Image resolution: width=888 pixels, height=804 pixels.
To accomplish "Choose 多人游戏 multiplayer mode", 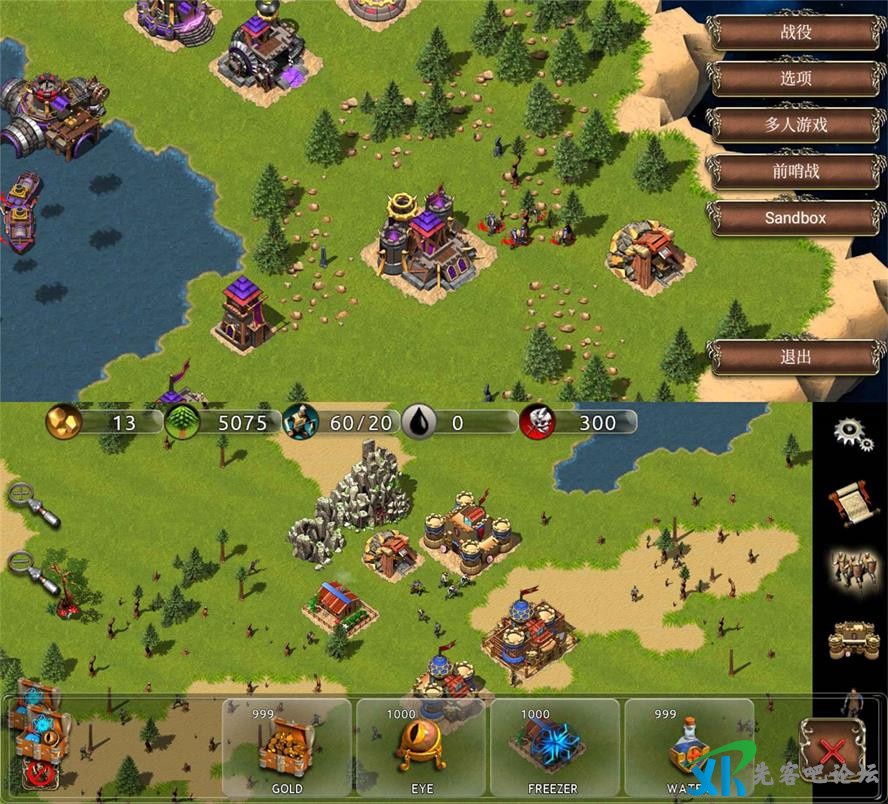I will coord(796,125).
